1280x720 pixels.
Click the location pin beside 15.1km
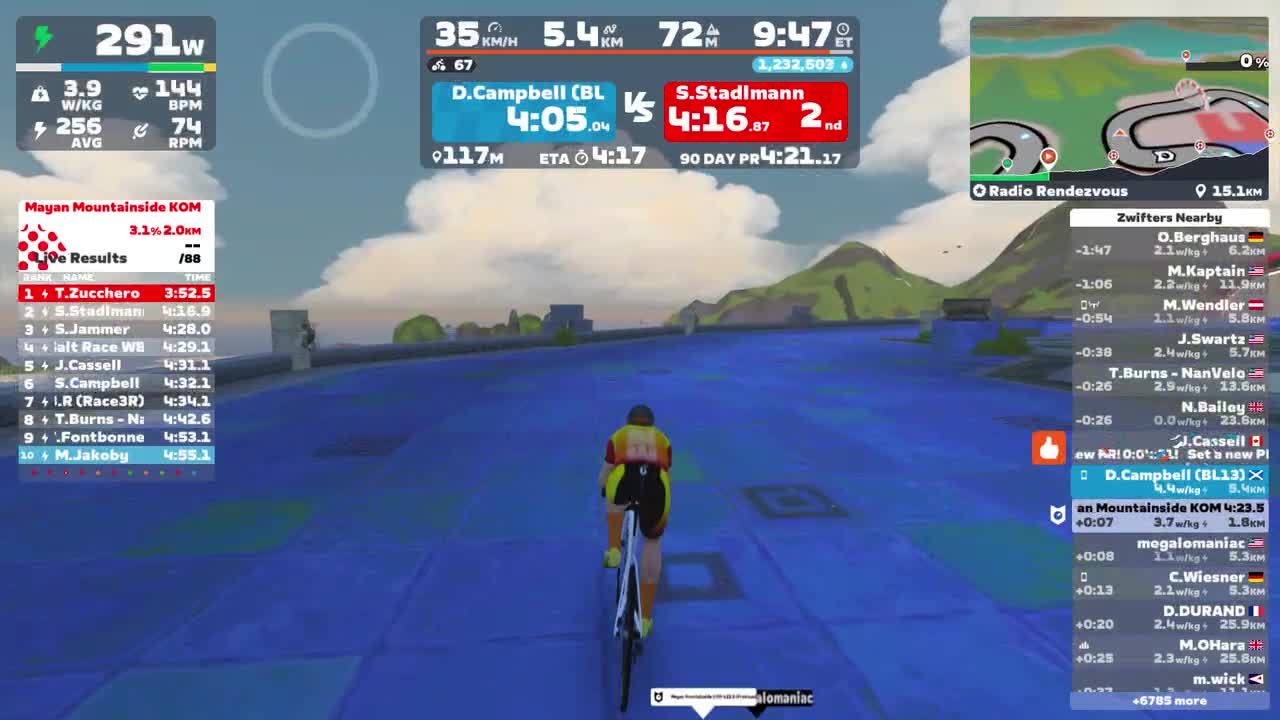tap(1202, 191)
